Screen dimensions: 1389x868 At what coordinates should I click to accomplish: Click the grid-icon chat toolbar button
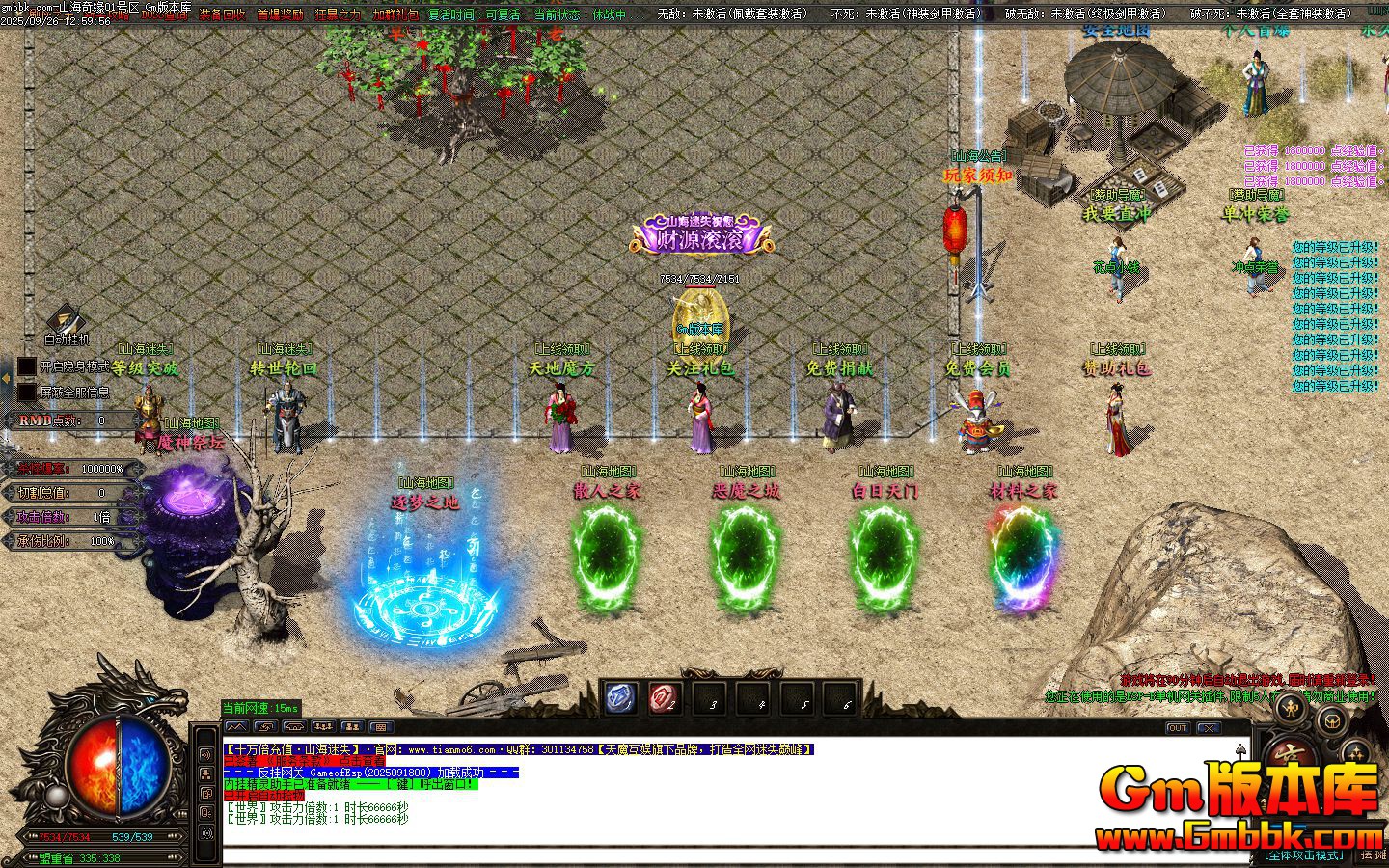coord(381,727)
